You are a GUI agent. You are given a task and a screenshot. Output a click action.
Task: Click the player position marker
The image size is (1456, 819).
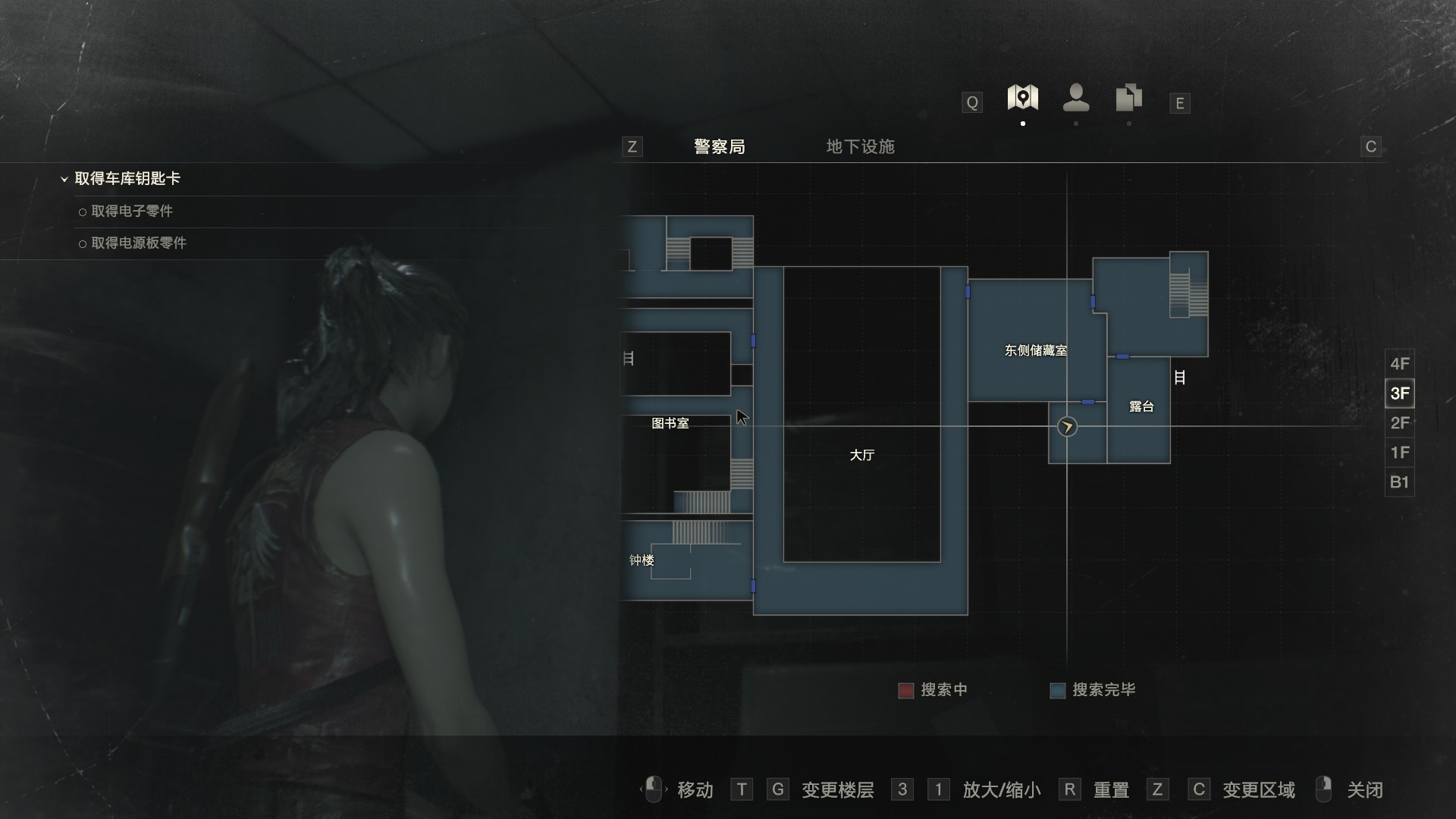[x=1067, y=427]
